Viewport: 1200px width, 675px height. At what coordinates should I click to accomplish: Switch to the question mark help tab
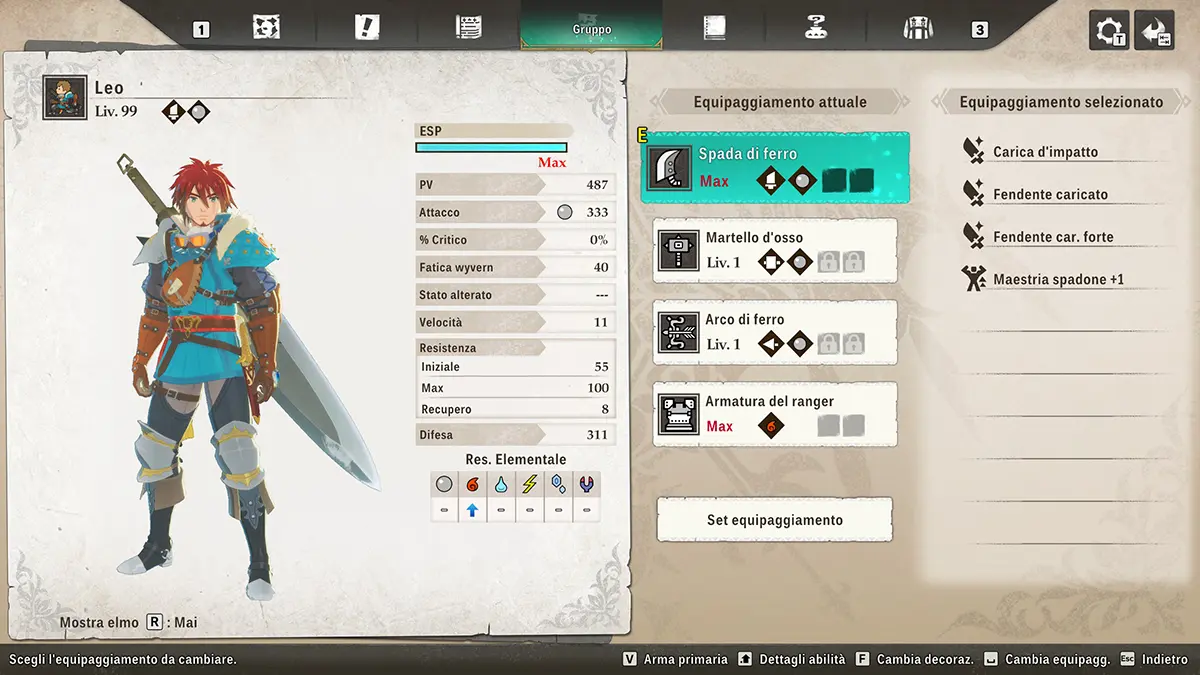816,27
